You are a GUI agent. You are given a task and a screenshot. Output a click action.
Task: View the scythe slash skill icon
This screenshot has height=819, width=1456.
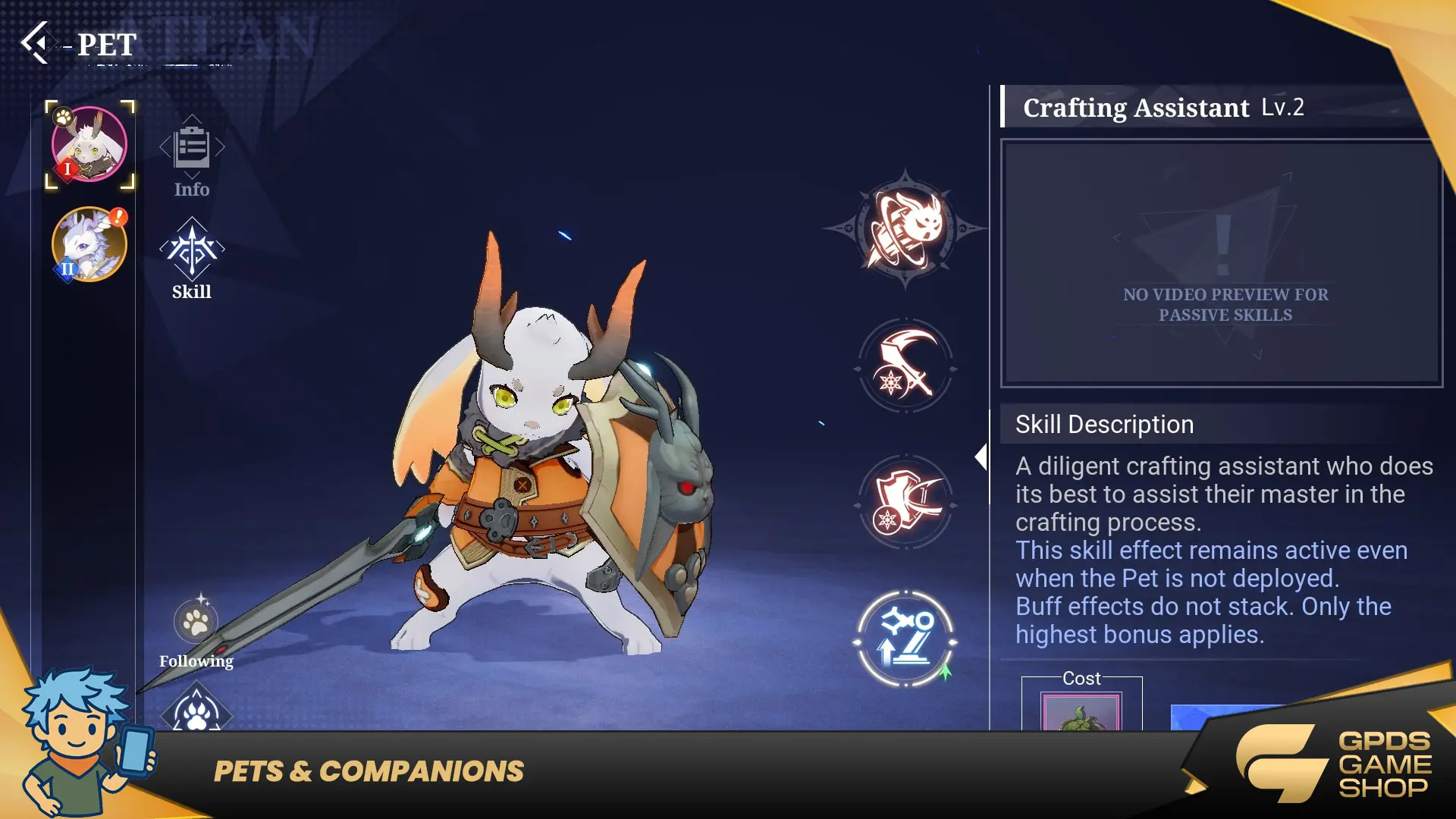[x=905, y=367]
